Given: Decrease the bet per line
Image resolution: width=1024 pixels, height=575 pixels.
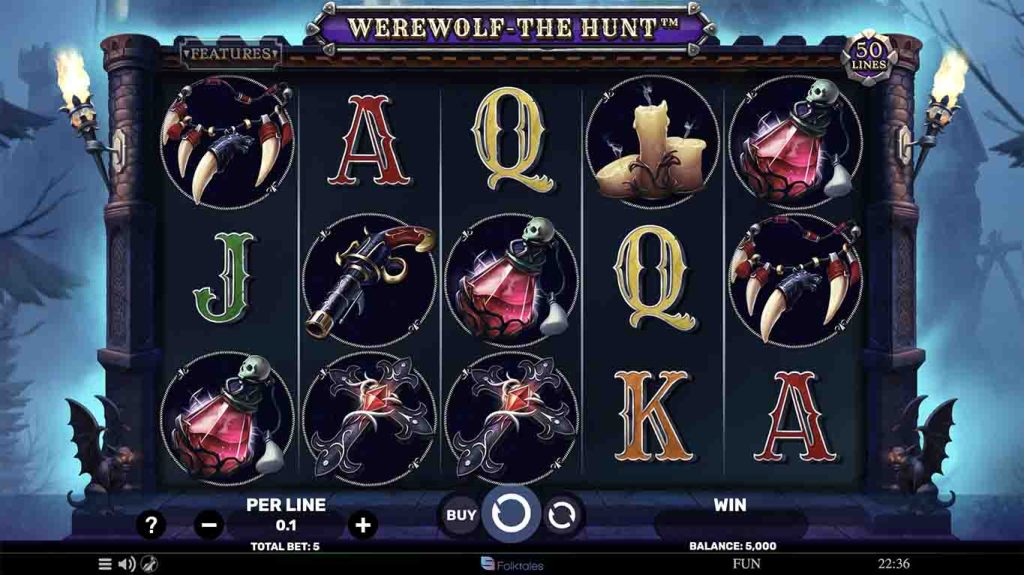Looking at the screenshot, I should 208,523.
